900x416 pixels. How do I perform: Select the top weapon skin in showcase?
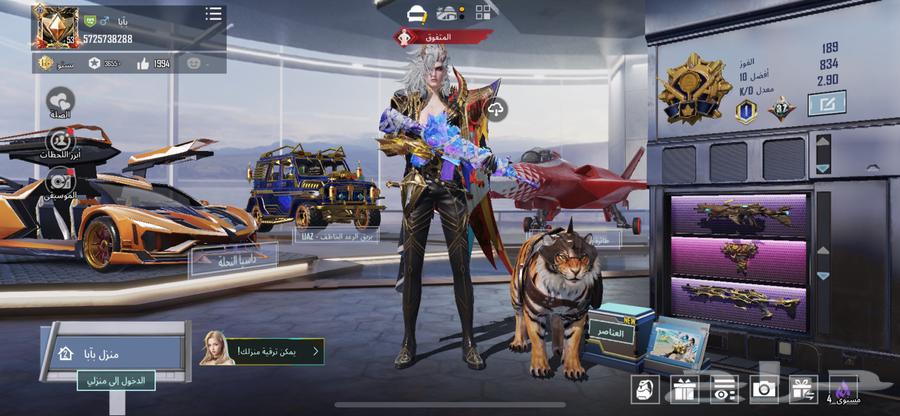pos(736,213)
